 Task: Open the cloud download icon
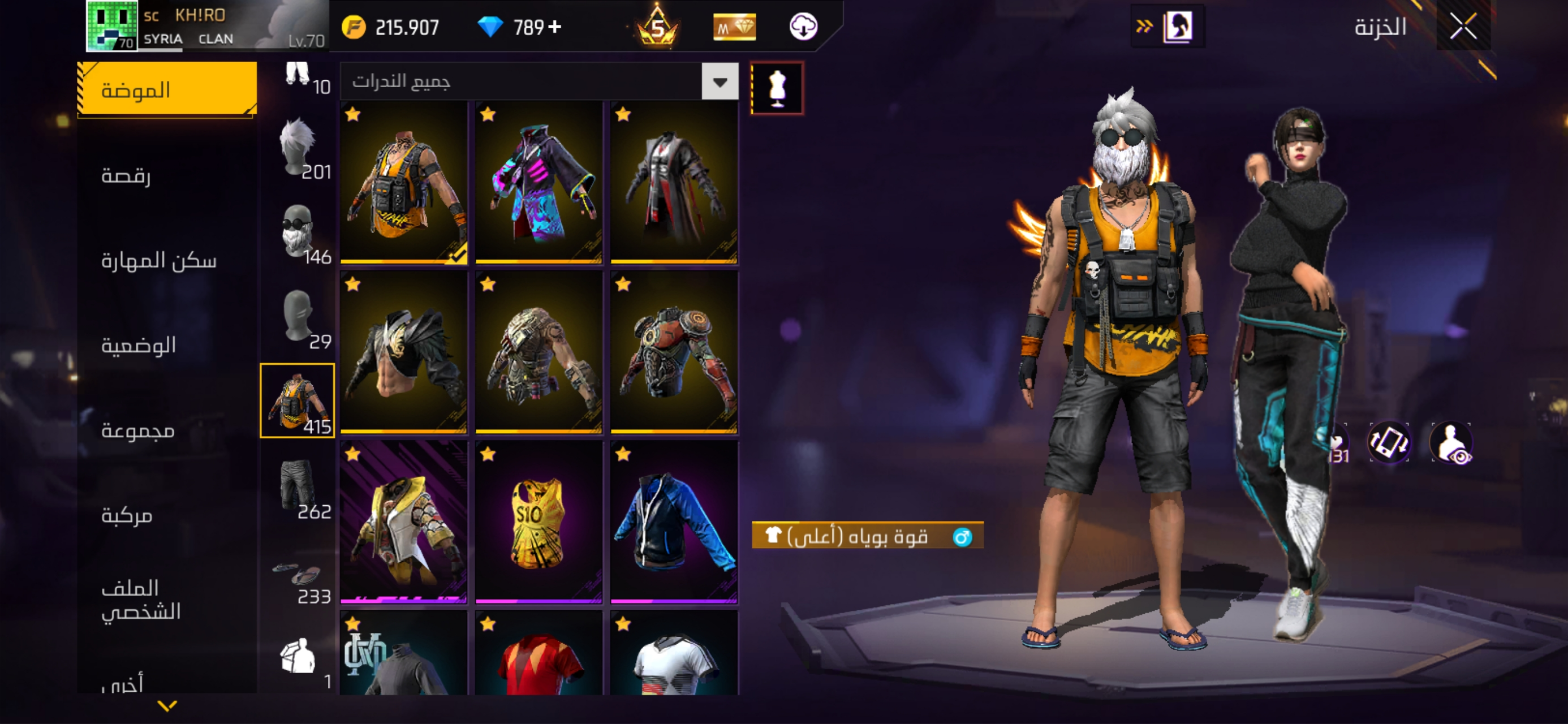pos(803,27)
